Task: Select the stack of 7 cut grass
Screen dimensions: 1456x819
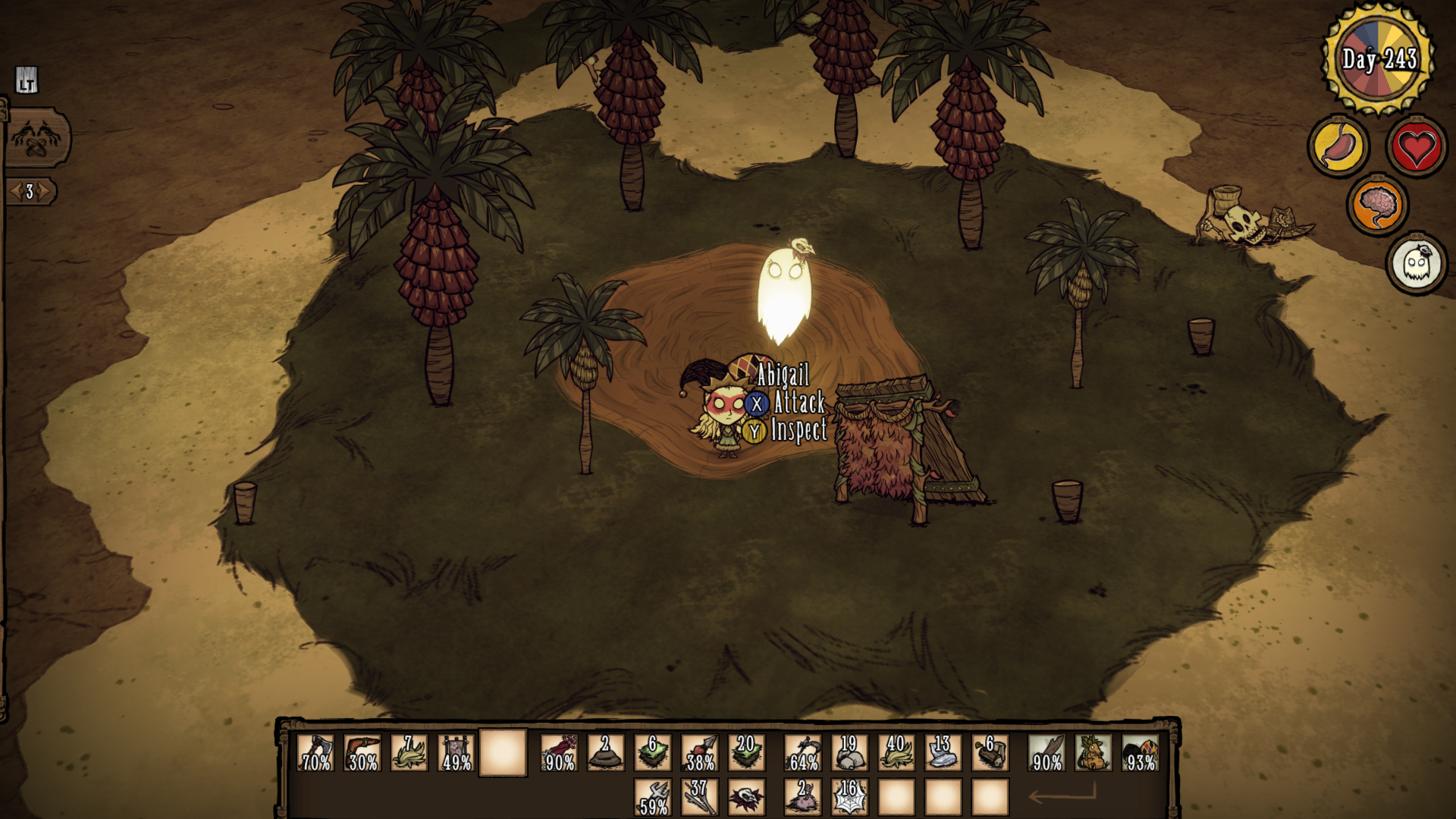Action: click(409, 753)
